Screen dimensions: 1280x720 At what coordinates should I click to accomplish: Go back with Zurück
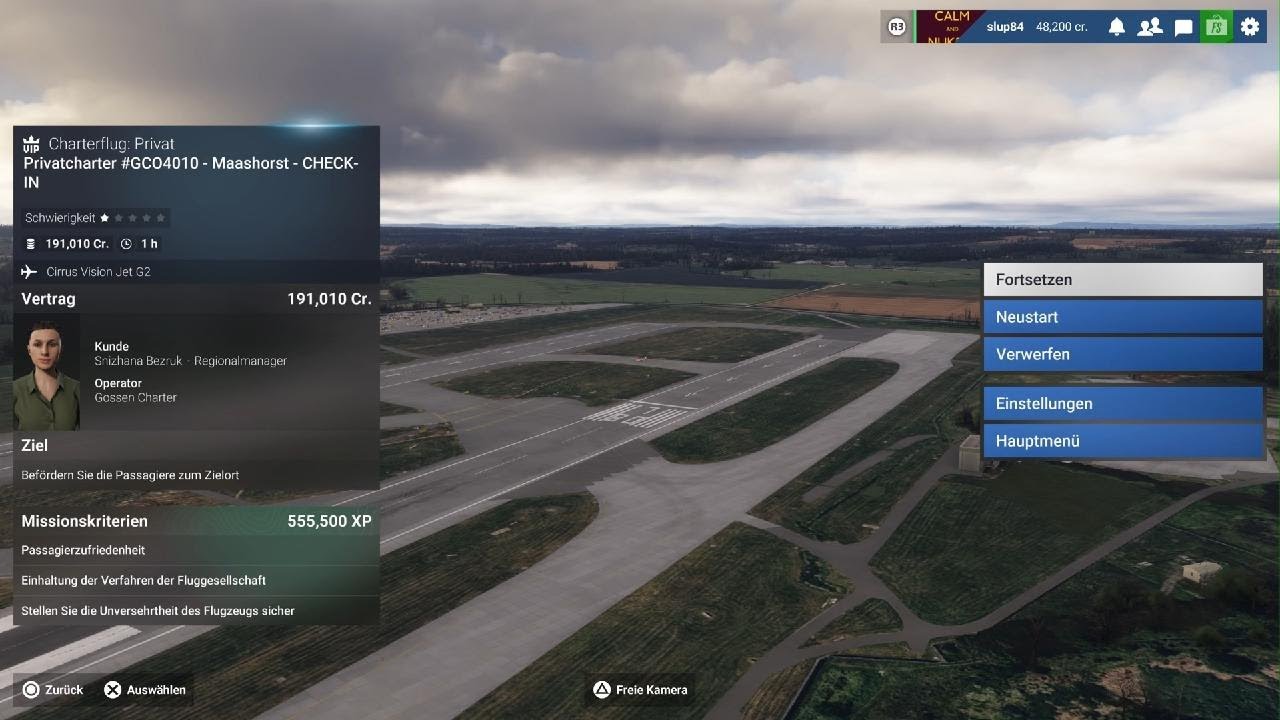point(53,689)
